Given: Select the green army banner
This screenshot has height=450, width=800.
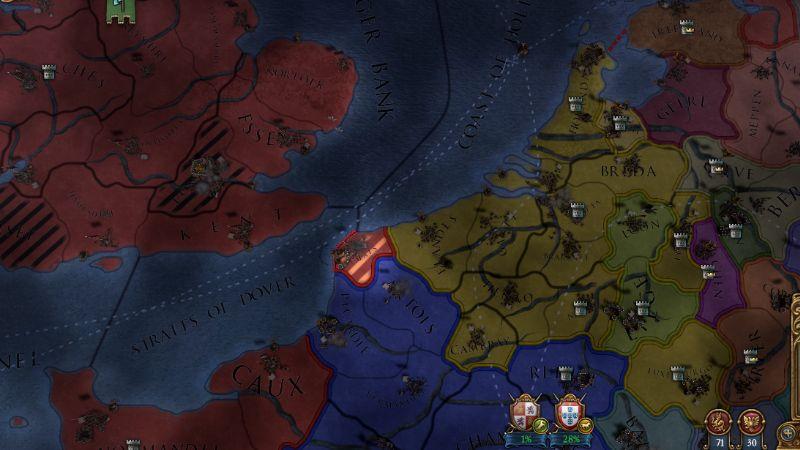Looking at the screenshot, I should (122, 12).
